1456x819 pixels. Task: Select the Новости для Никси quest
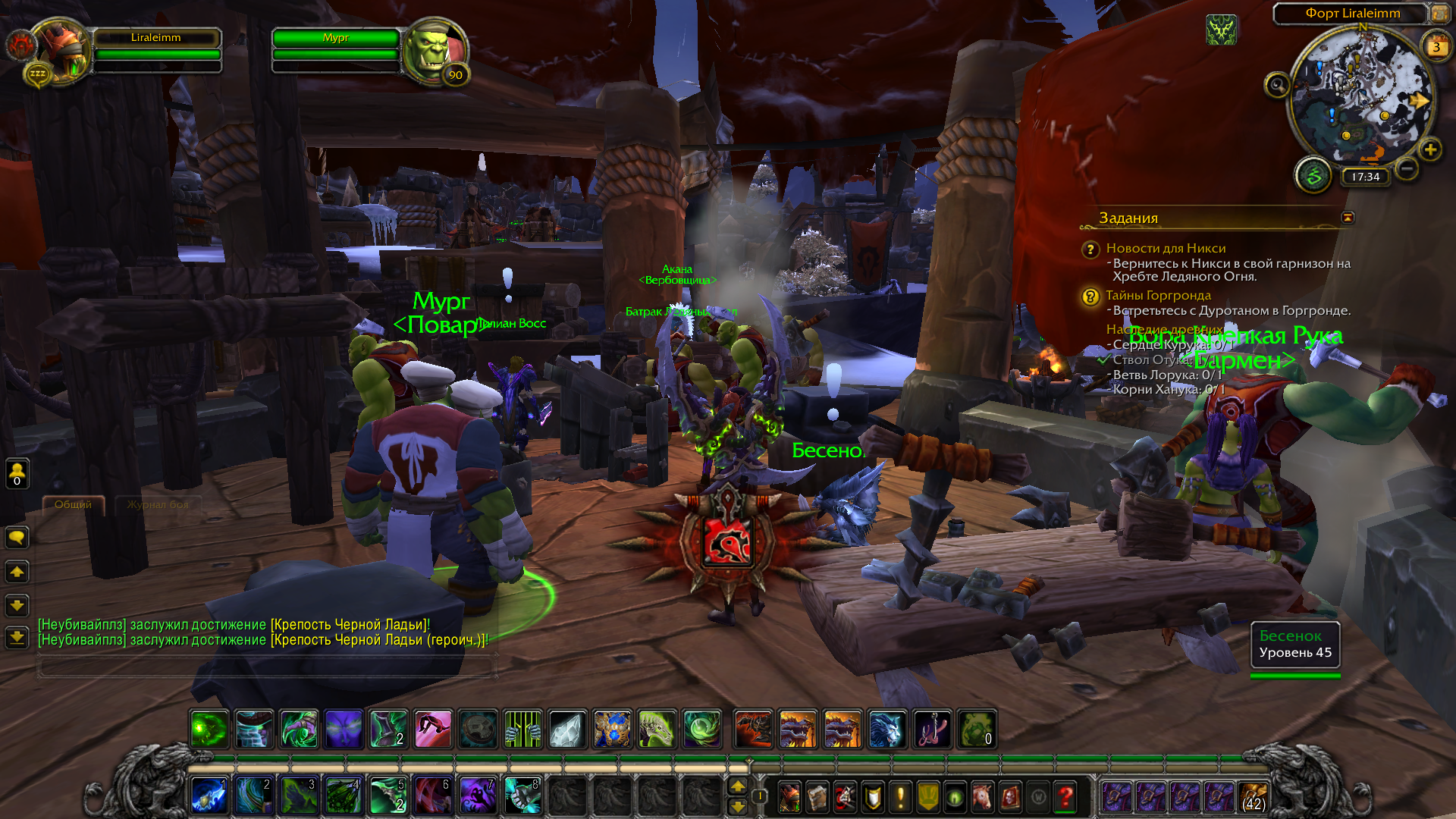click(x=1166, y=249)
